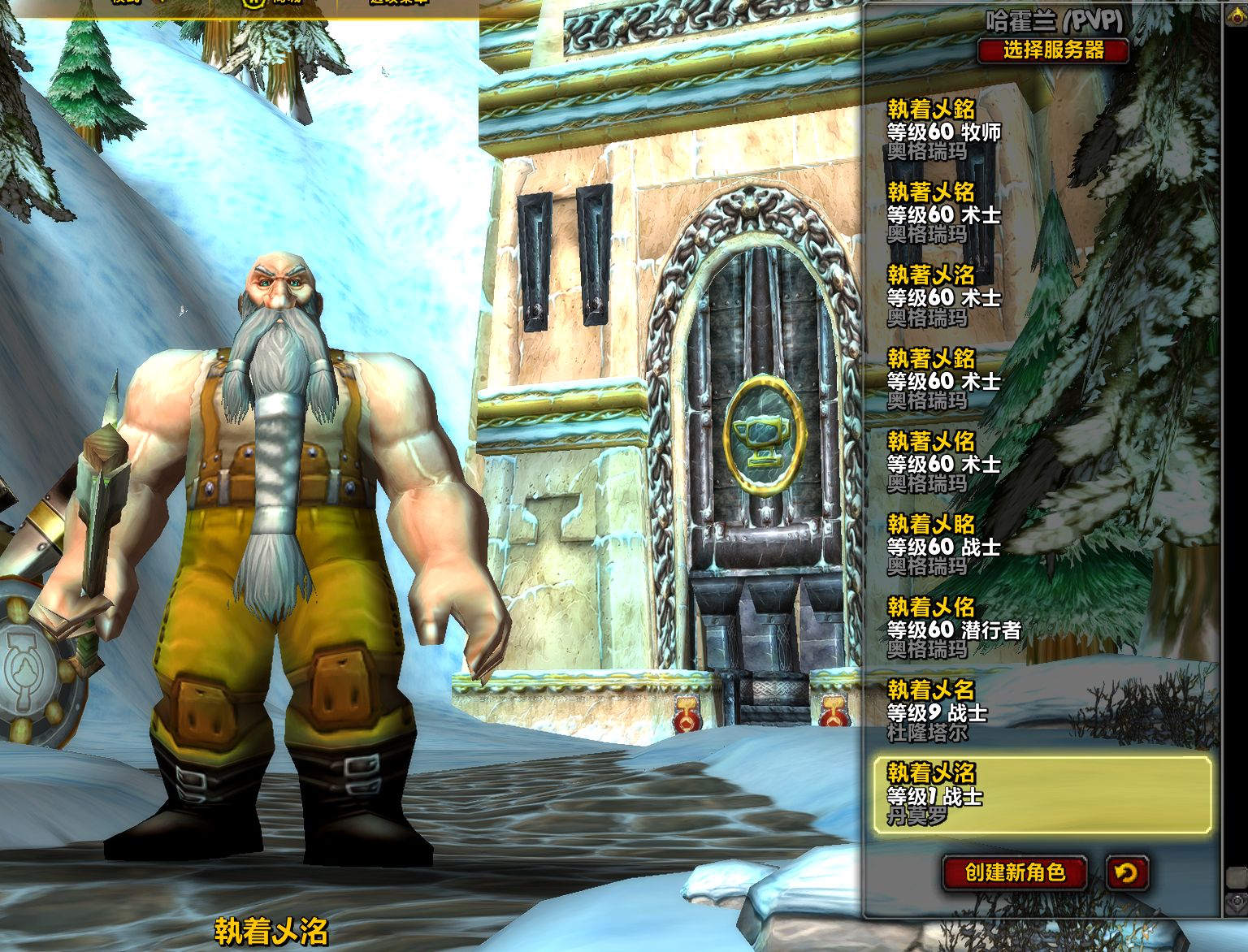Choose the level 60 潜行者 character

(952, 628)
